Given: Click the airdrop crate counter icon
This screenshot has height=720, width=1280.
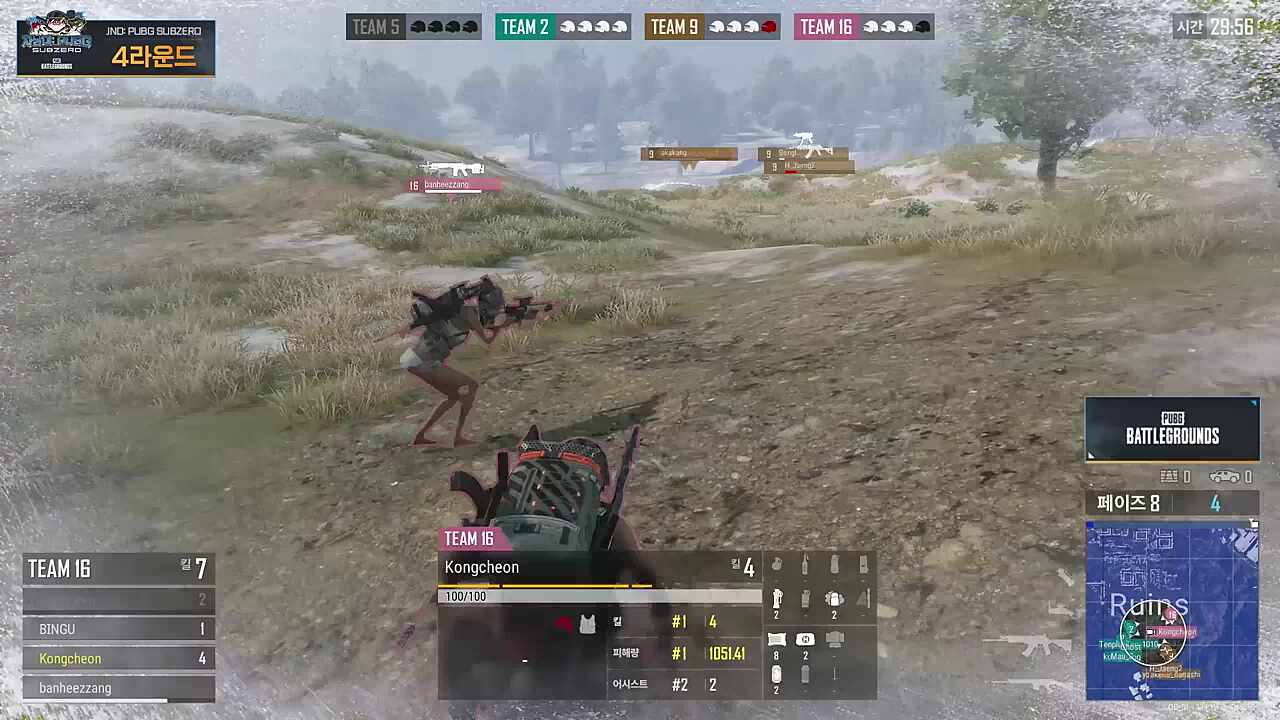Looking at the screenshot, I should (1169, 477).
